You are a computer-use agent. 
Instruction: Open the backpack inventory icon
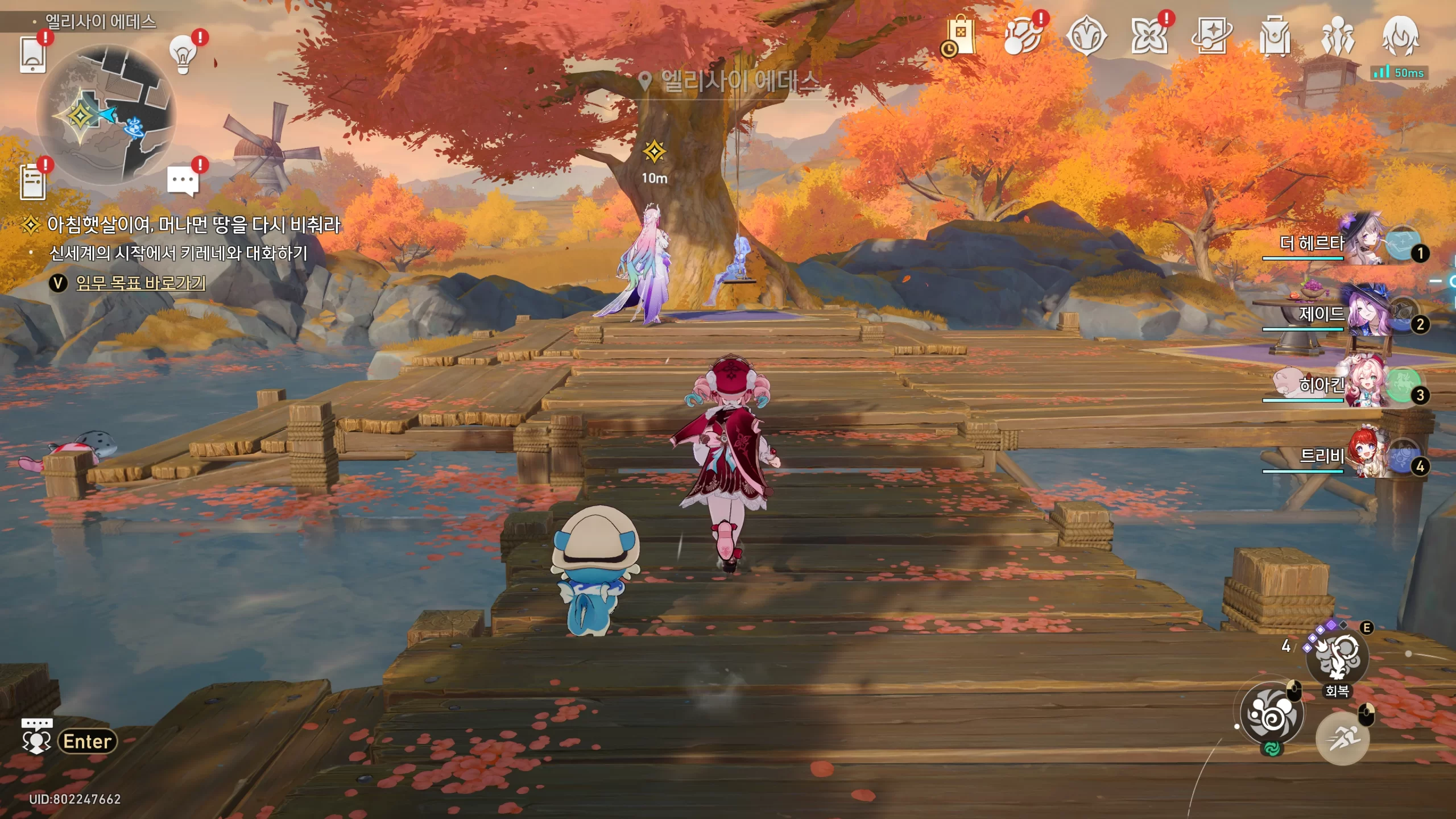tap(1275, 36)
